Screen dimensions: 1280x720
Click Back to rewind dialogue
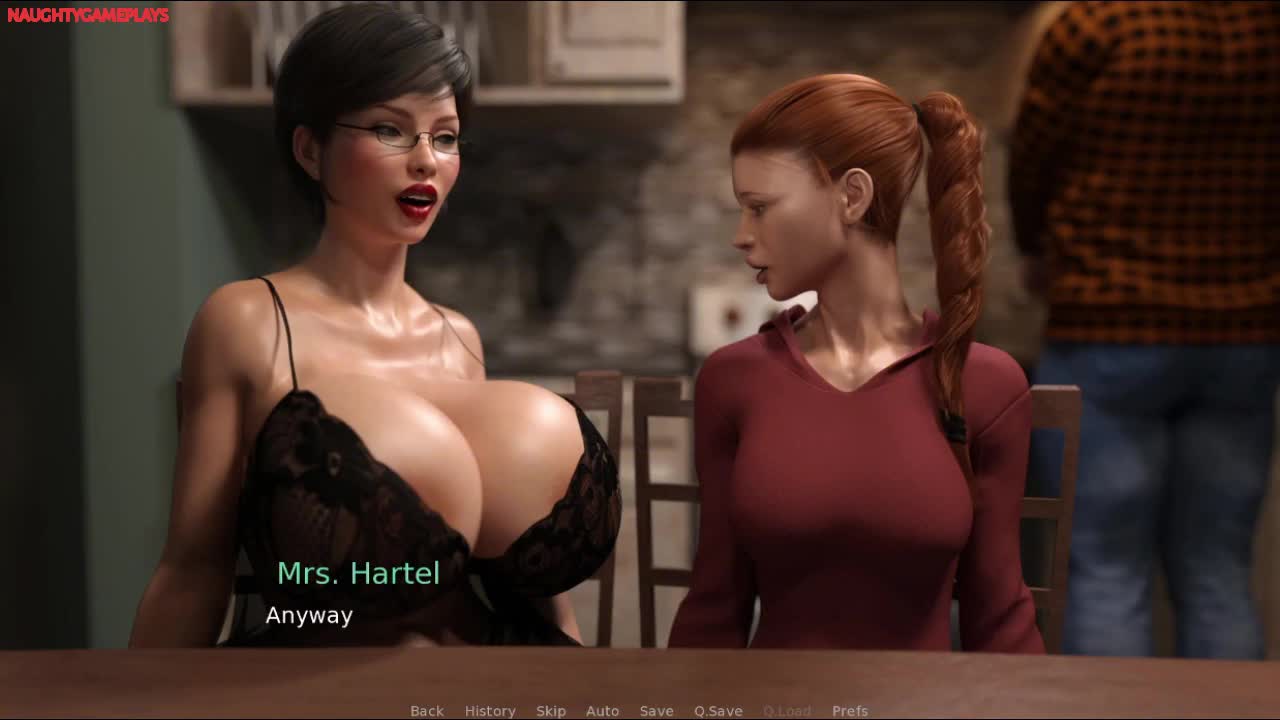426,711
